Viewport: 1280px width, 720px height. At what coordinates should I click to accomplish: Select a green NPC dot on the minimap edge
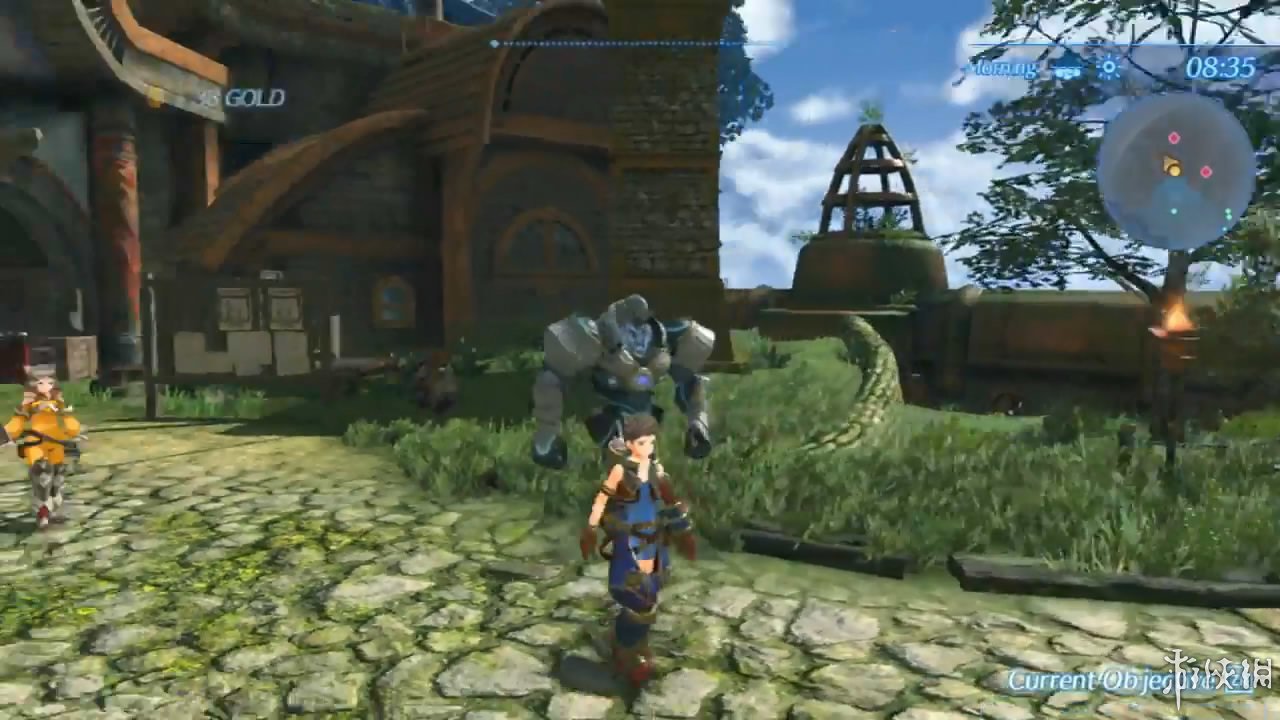click(x=1227, y=213)
